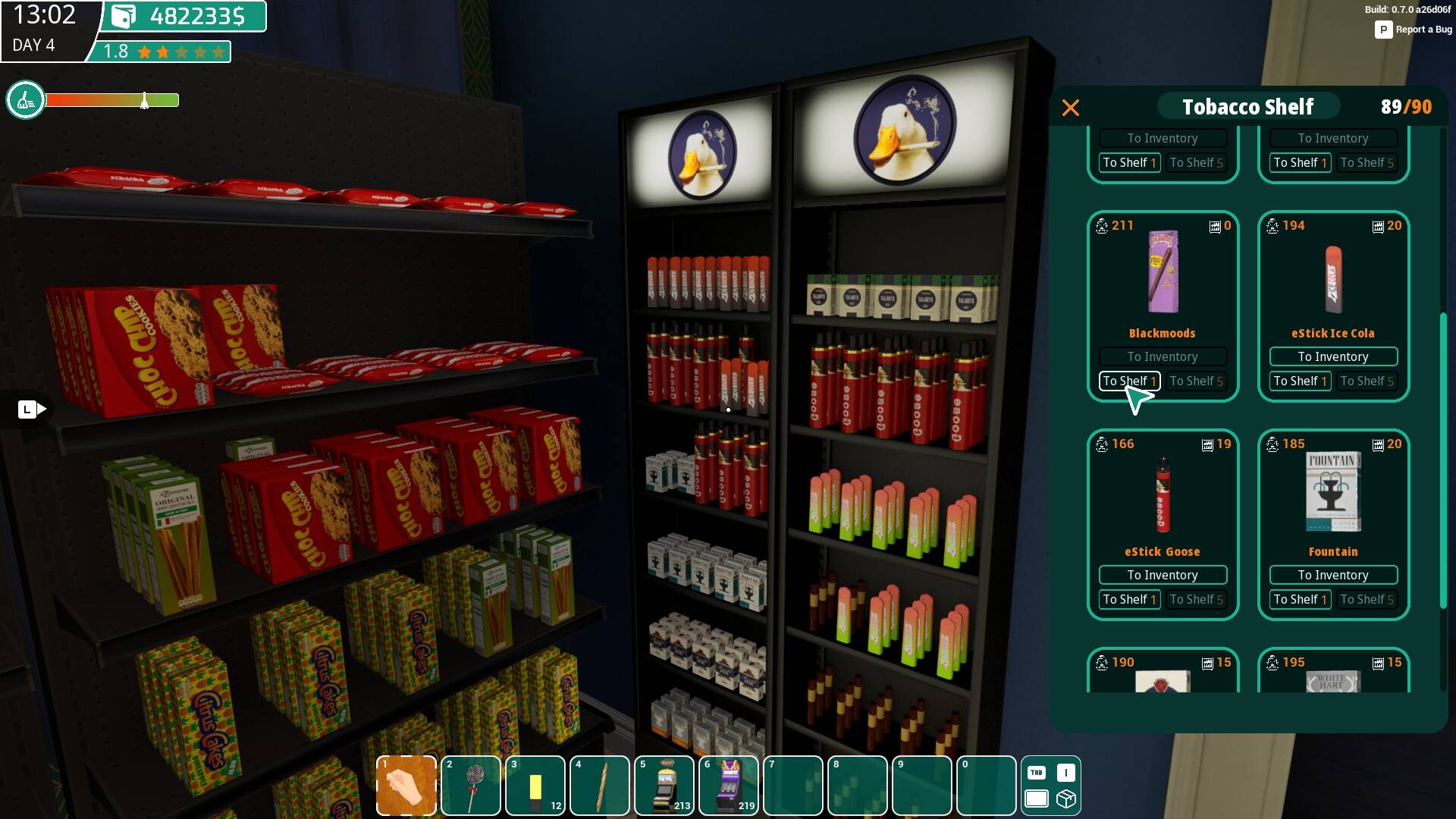Click the Blackmoods product image
Viewport: 1456px width, 819px height.
tap(1162, 271)
